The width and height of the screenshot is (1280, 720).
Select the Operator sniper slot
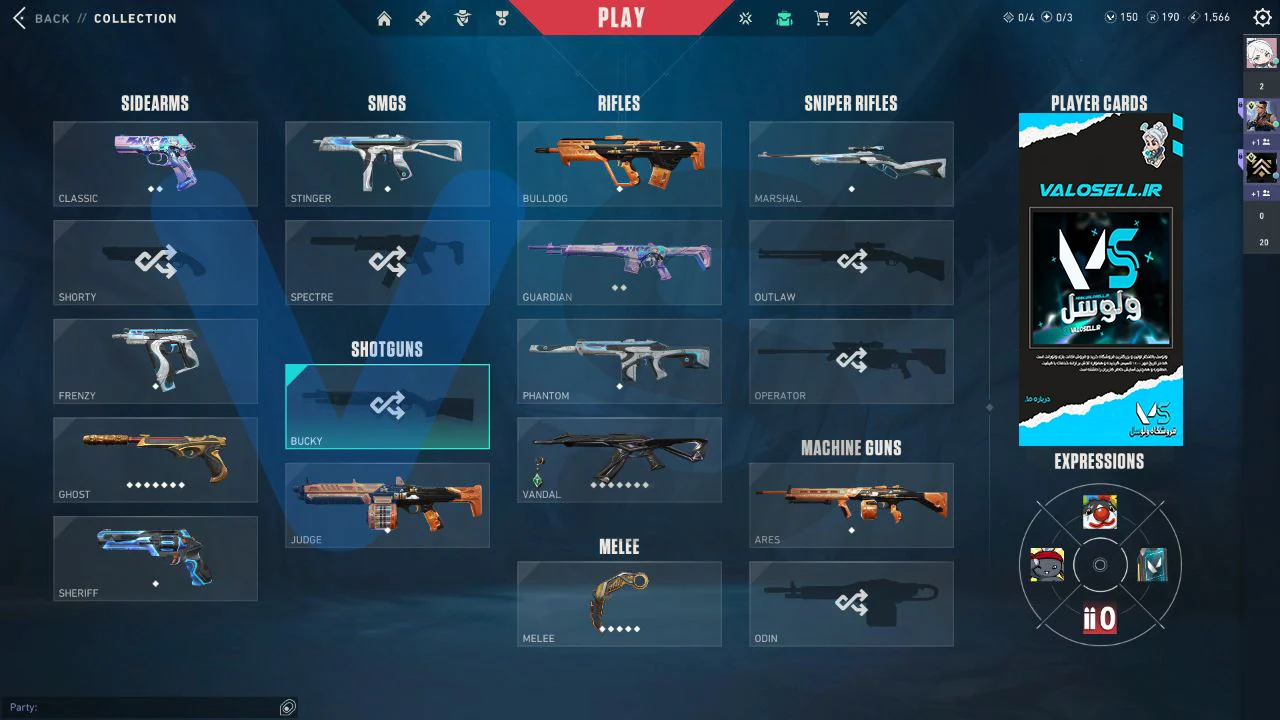click(851, 361)
